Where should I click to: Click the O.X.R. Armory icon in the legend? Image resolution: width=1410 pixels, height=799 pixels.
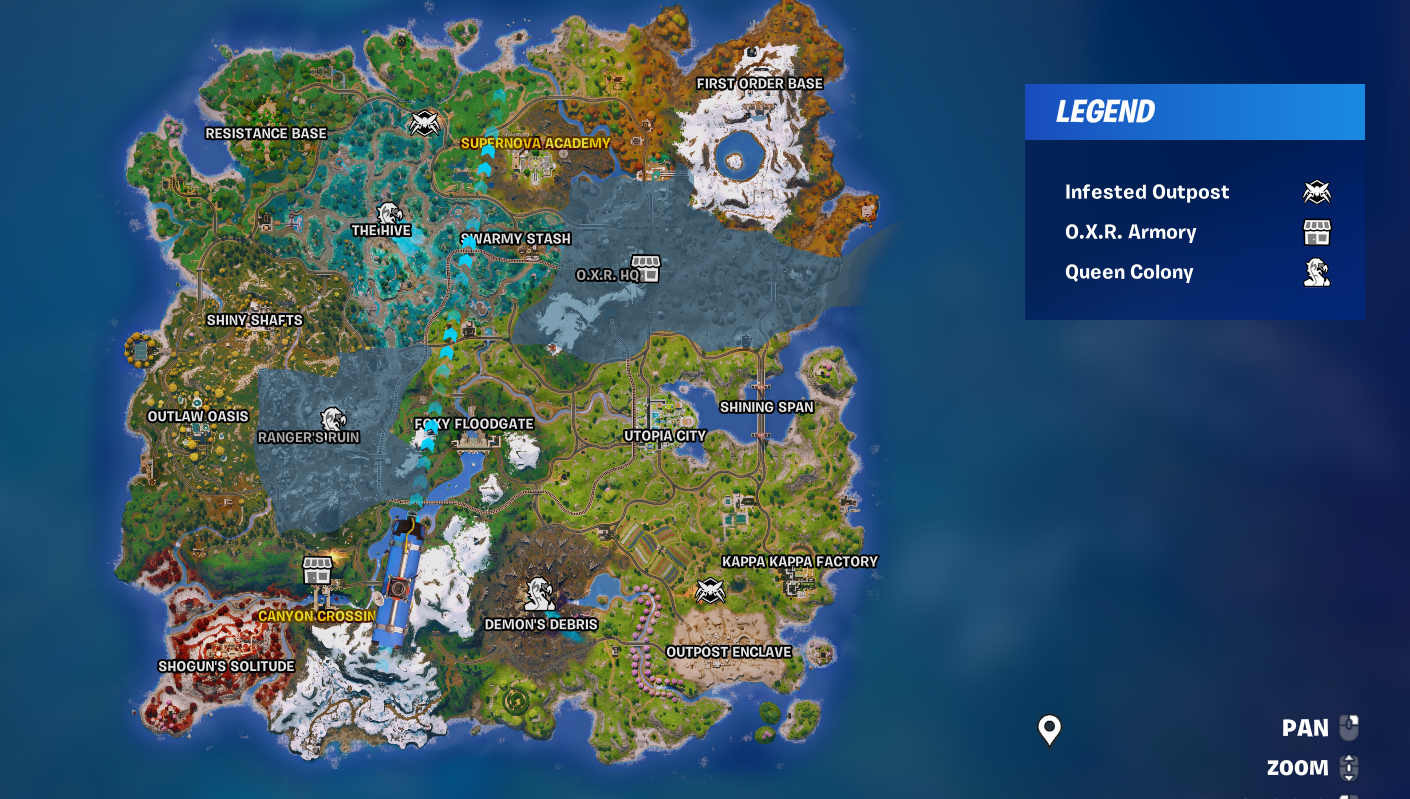[1317, 231]
